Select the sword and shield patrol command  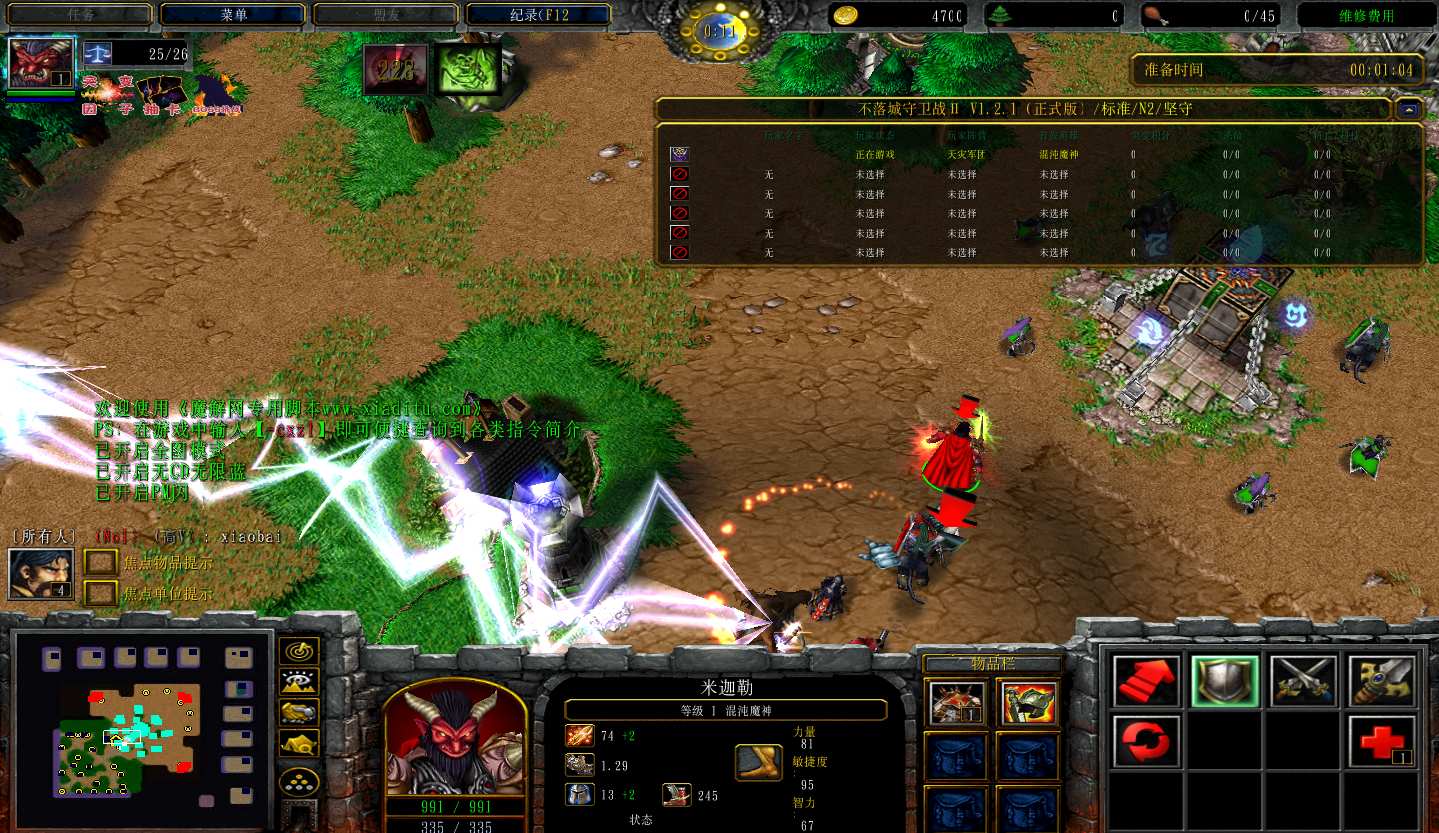click(x=1382, y=681)
